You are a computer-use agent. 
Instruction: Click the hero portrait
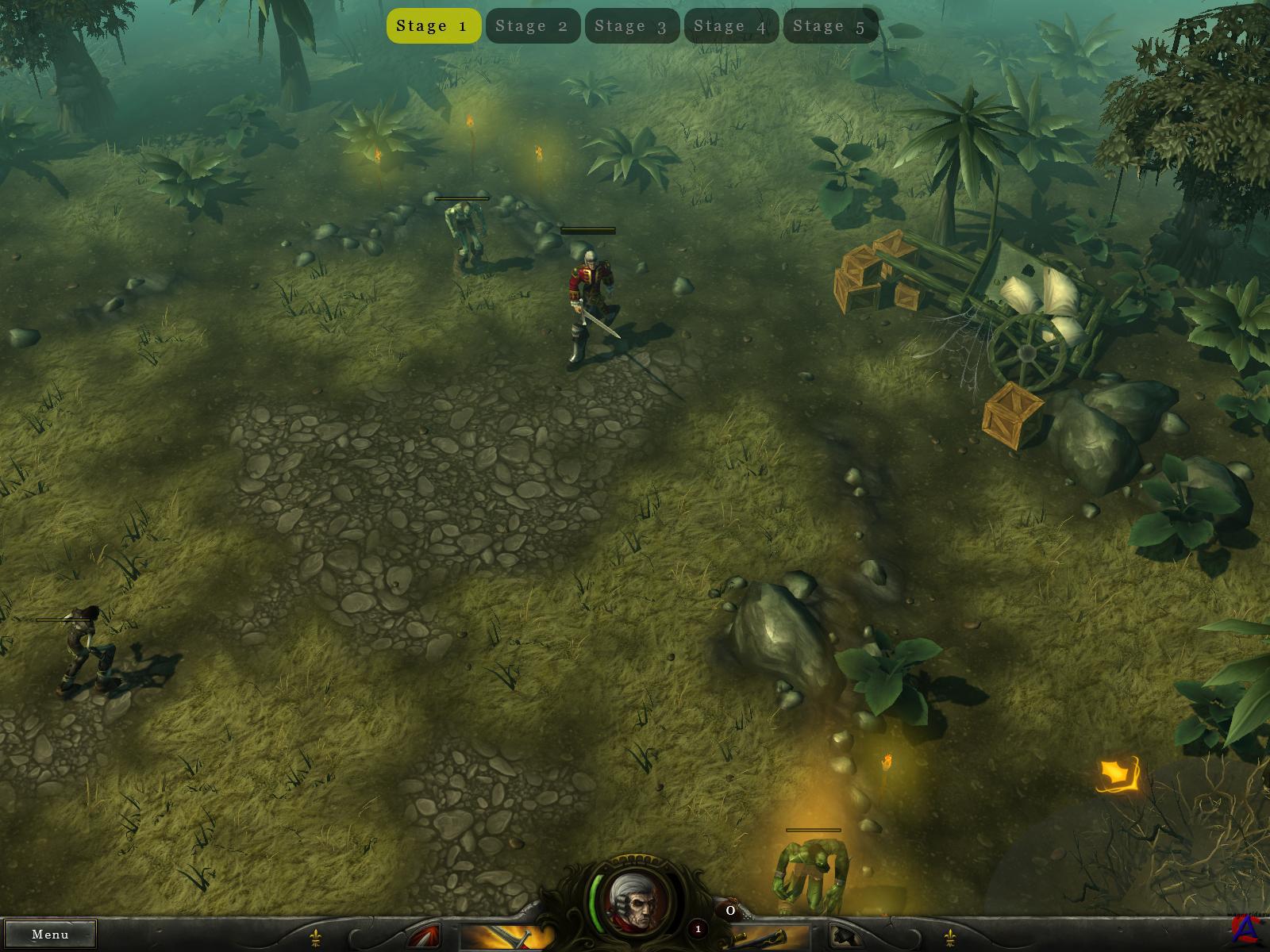tap(634, 900)
